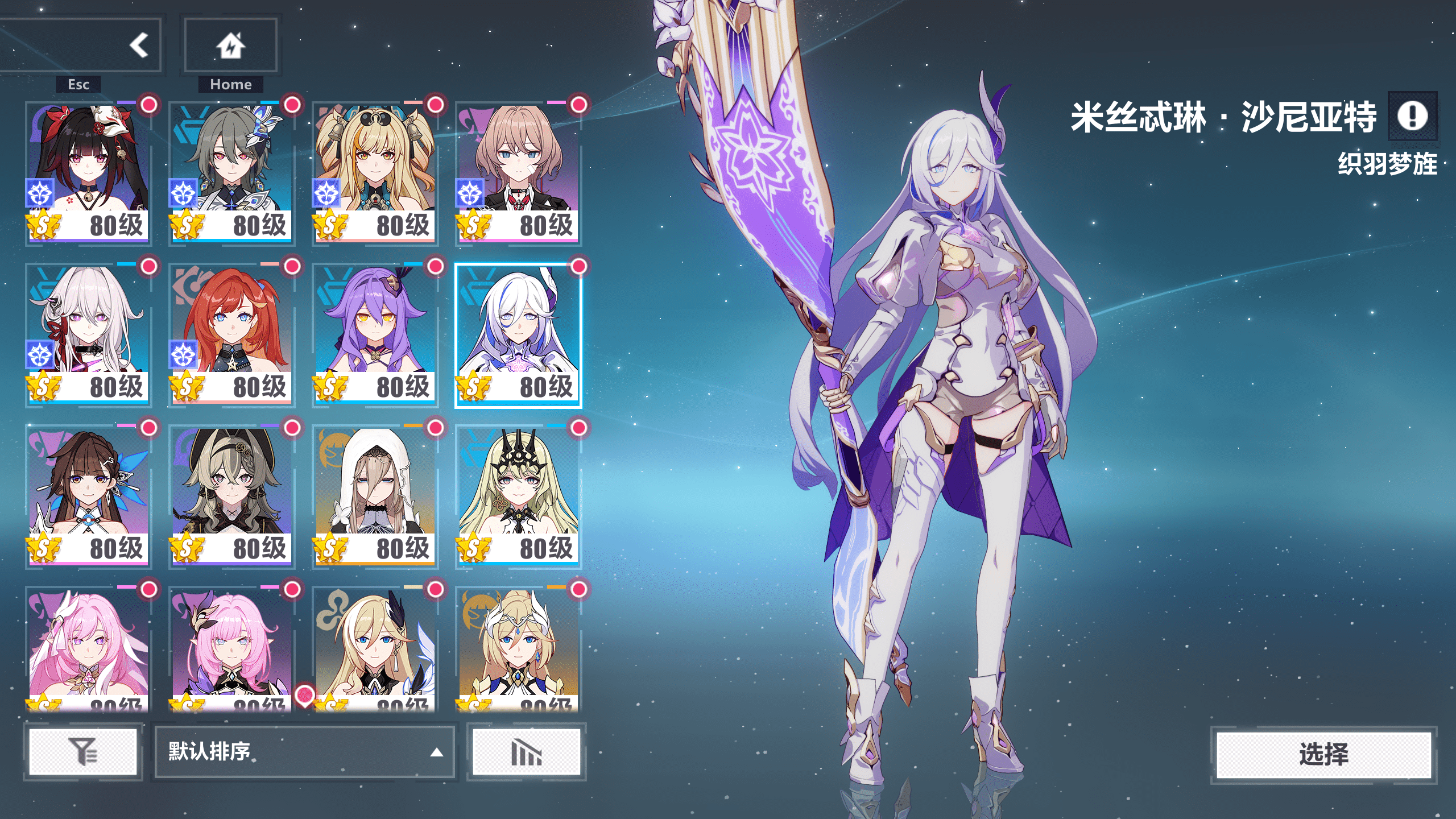This screenshot has width=1456, height=819.
Task: Choose the grey-haired character with butterfly hairpin
Action: click(x=231, y=171)
